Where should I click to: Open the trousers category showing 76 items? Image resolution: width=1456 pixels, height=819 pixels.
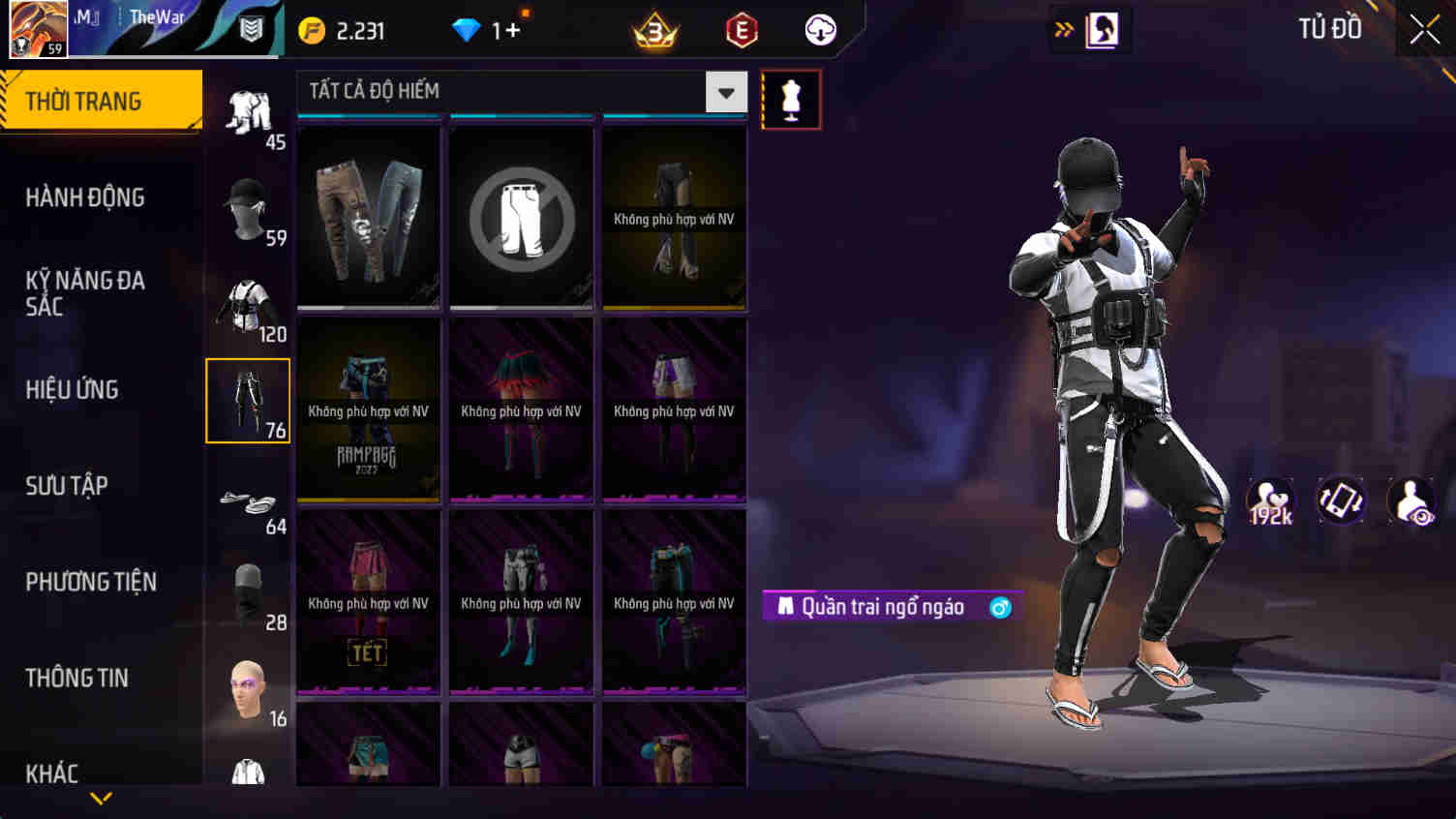(248, 400)
